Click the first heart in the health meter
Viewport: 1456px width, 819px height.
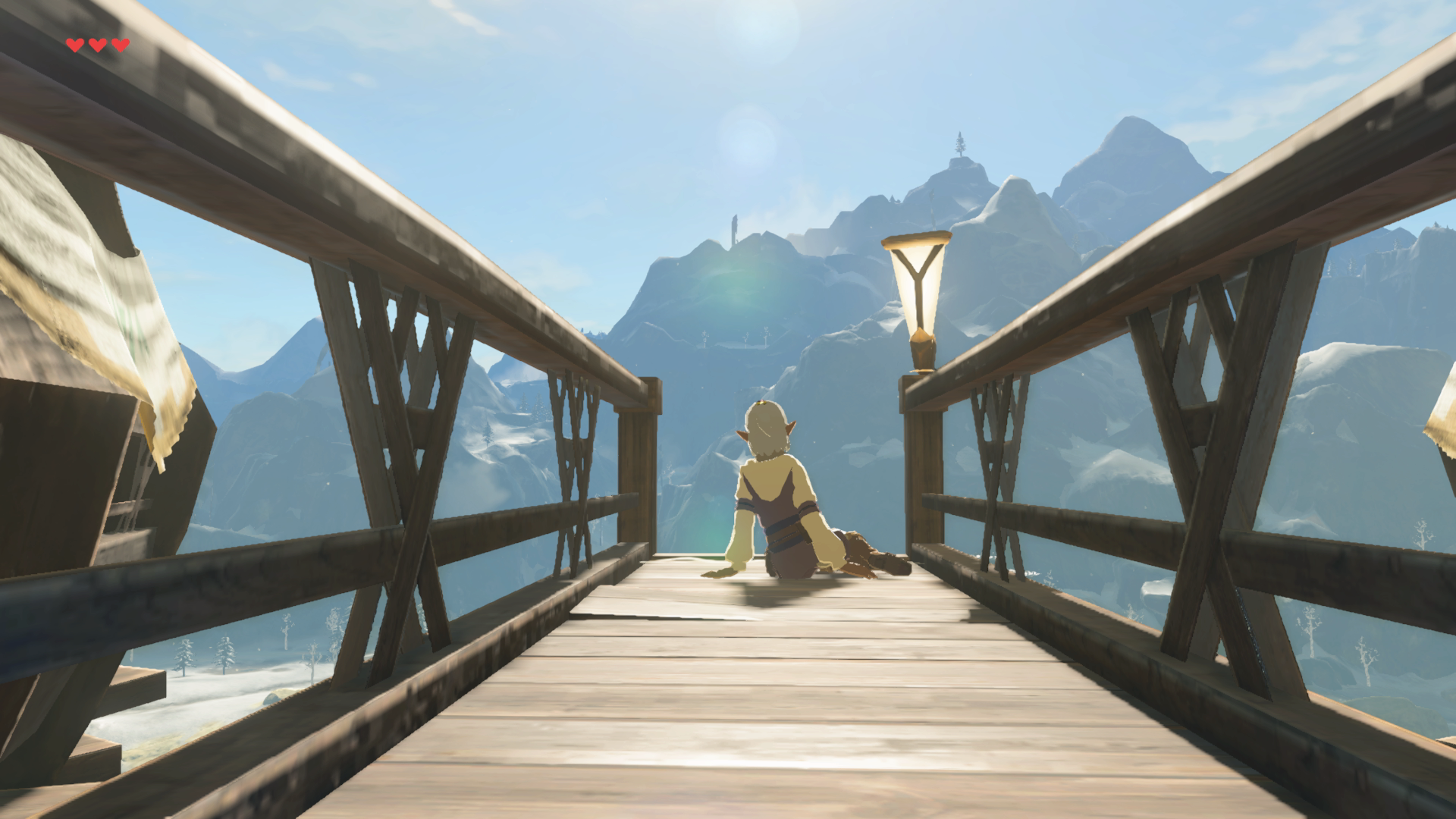[x=74, y=44]
